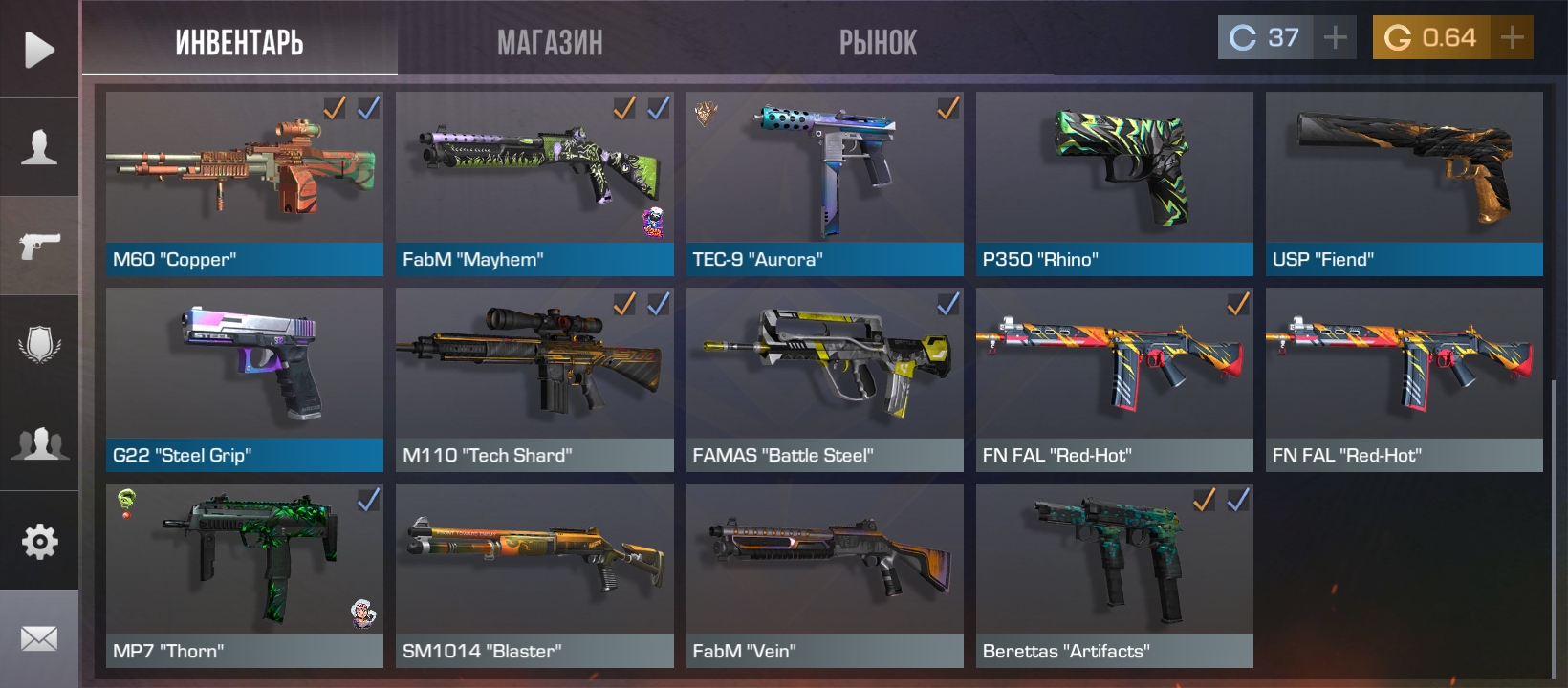
Task: Select the G22 "Steel Grip" pistol
Action: 245,379
